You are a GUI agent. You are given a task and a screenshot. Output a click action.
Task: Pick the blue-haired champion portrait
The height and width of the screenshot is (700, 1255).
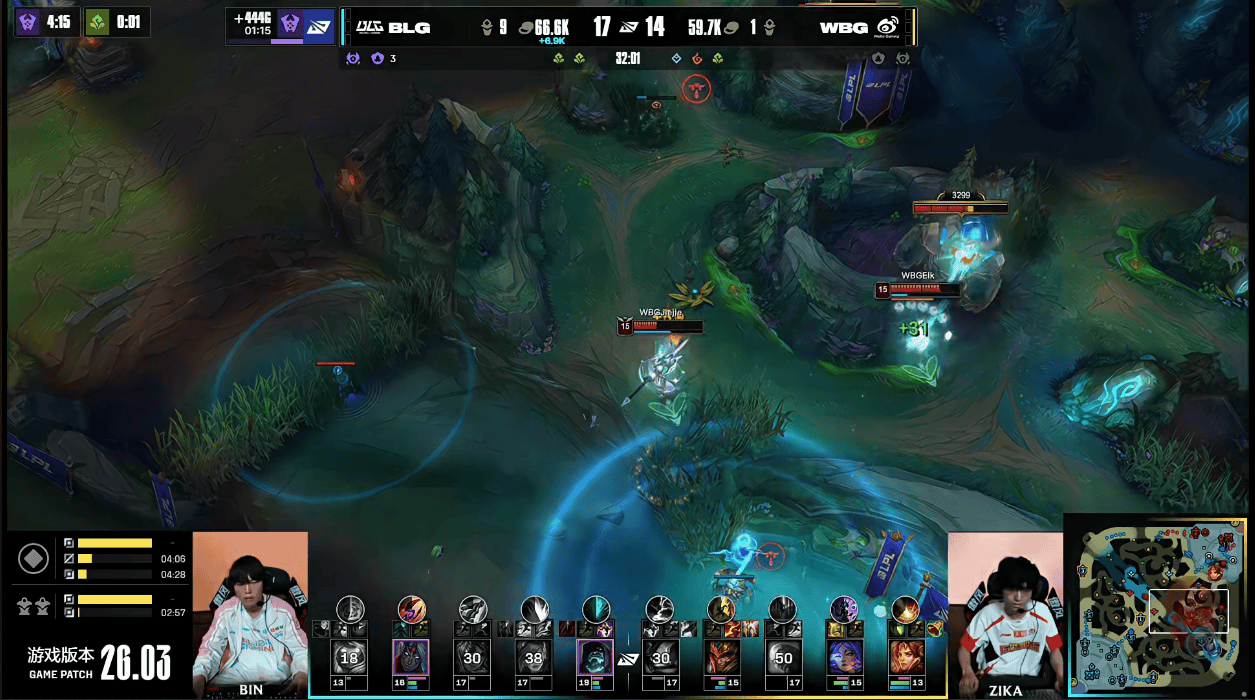tap(845, 658)
